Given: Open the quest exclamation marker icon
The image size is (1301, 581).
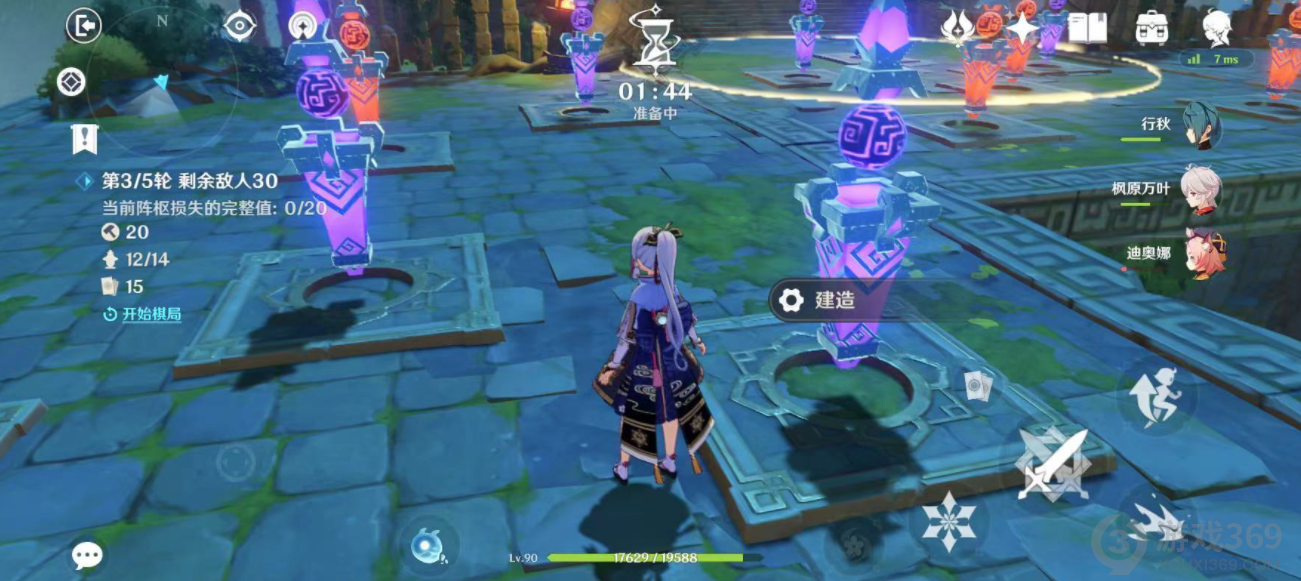Looking at the screenshot, I should 85,139.
